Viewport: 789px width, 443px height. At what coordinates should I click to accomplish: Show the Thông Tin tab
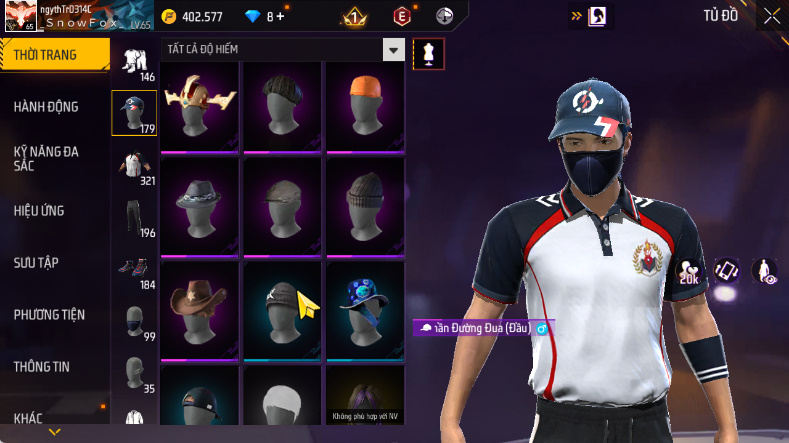42,366
